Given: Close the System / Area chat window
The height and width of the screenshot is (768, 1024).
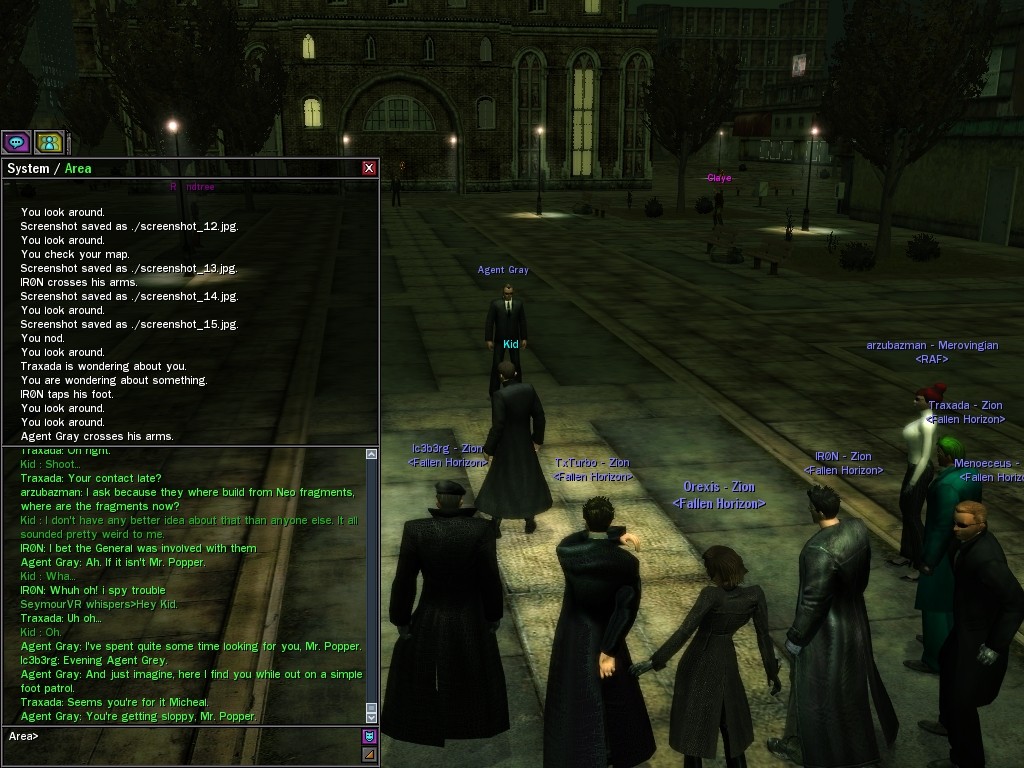Looking at the screenshot, I should 369,168.
